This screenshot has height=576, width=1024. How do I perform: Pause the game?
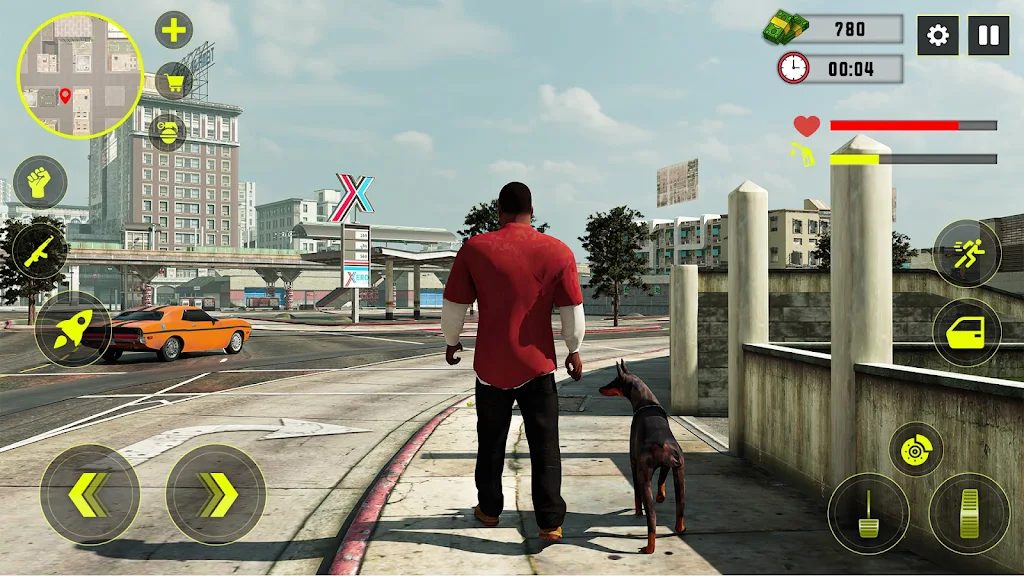coord(988,36)
